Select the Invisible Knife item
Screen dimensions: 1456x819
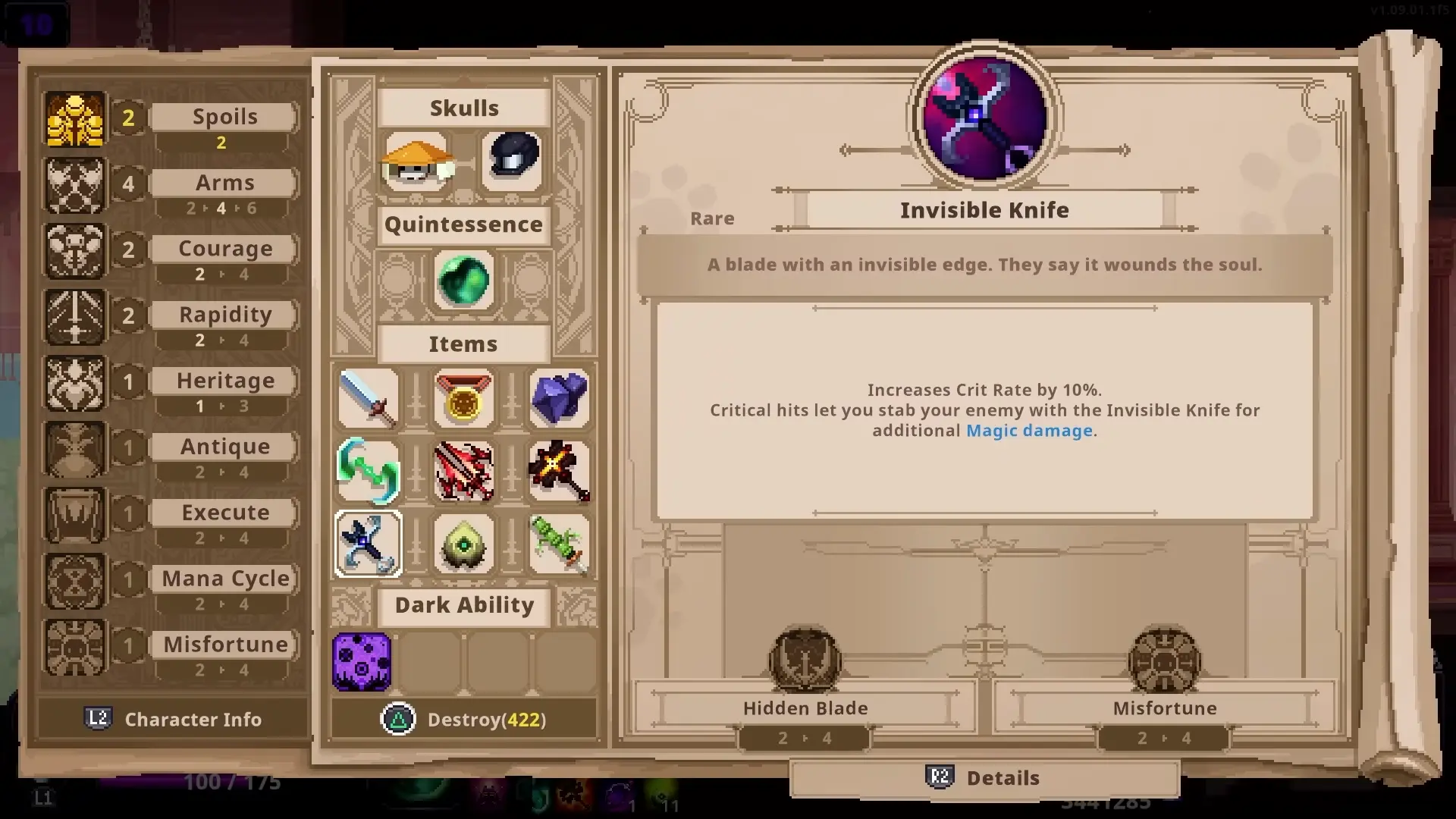coord(368,544)
